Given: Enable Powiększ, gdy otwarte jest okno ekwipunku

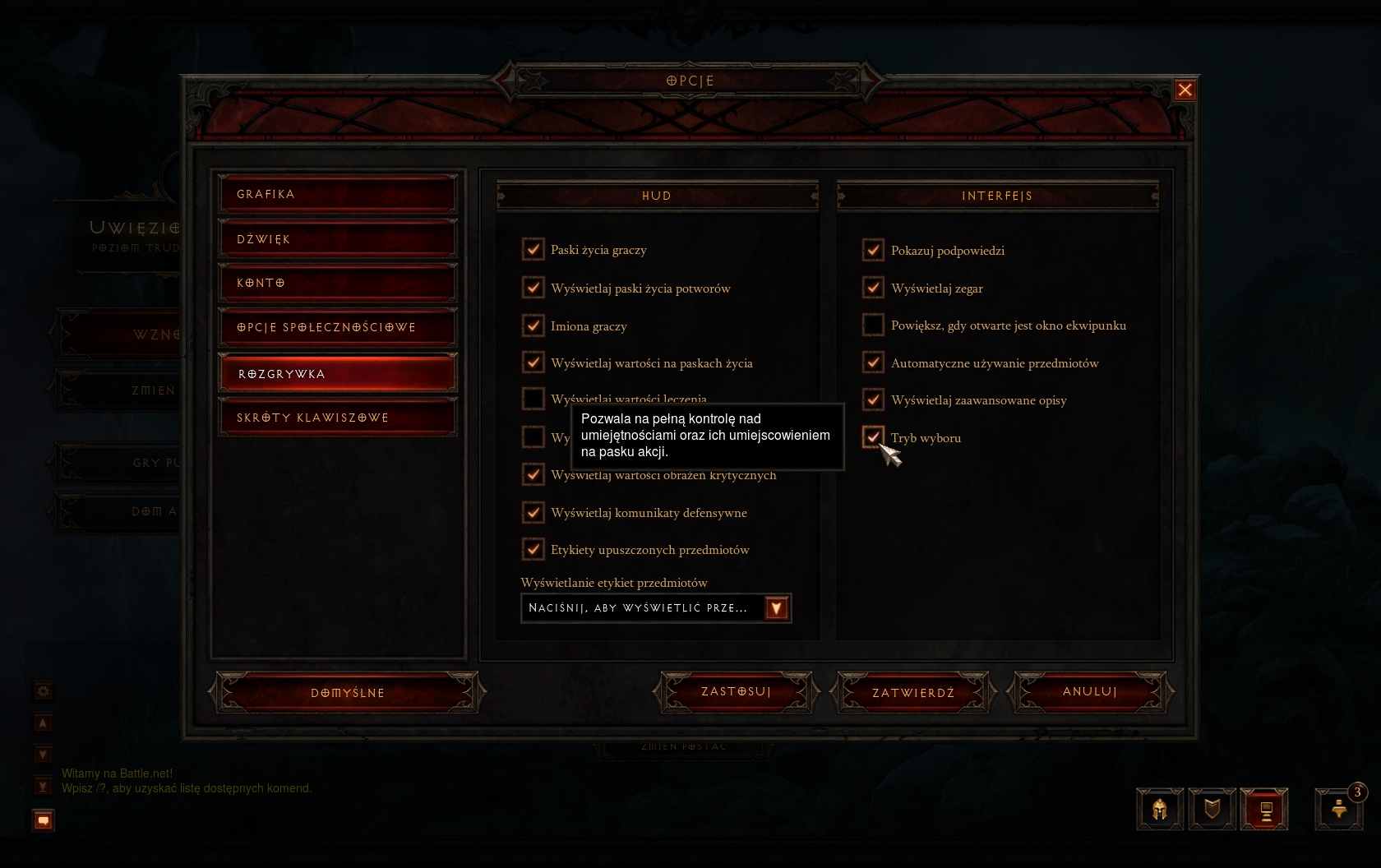Looking at the screenshot, I should 873,325.
